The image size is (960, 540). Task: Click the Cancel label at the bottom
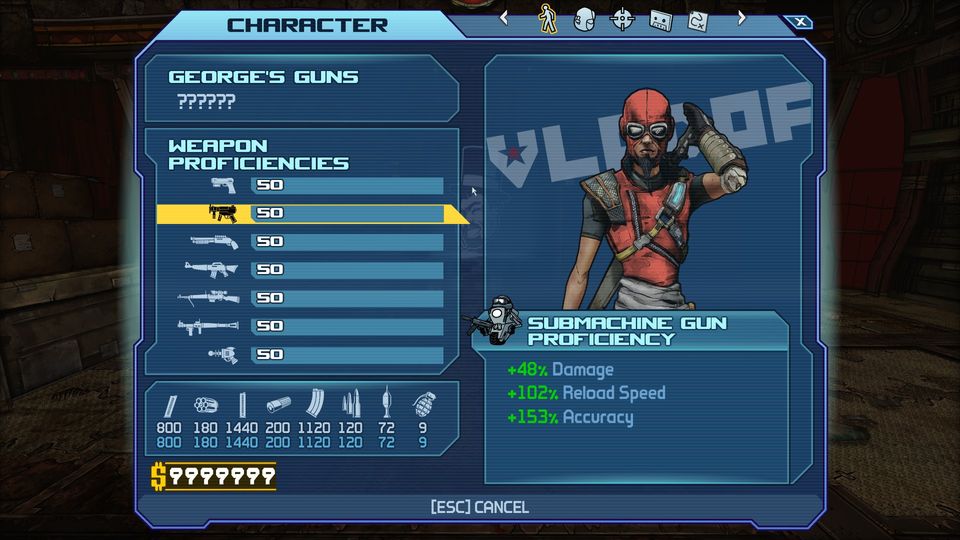(479, 507)
